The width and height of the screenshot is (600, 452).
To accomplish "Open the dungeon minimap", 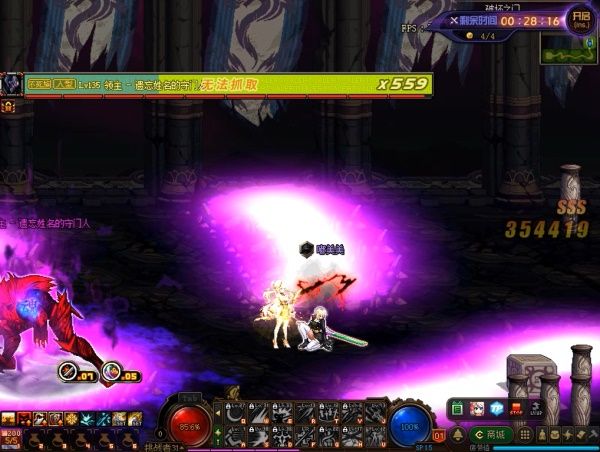I will tap(568, 50).
